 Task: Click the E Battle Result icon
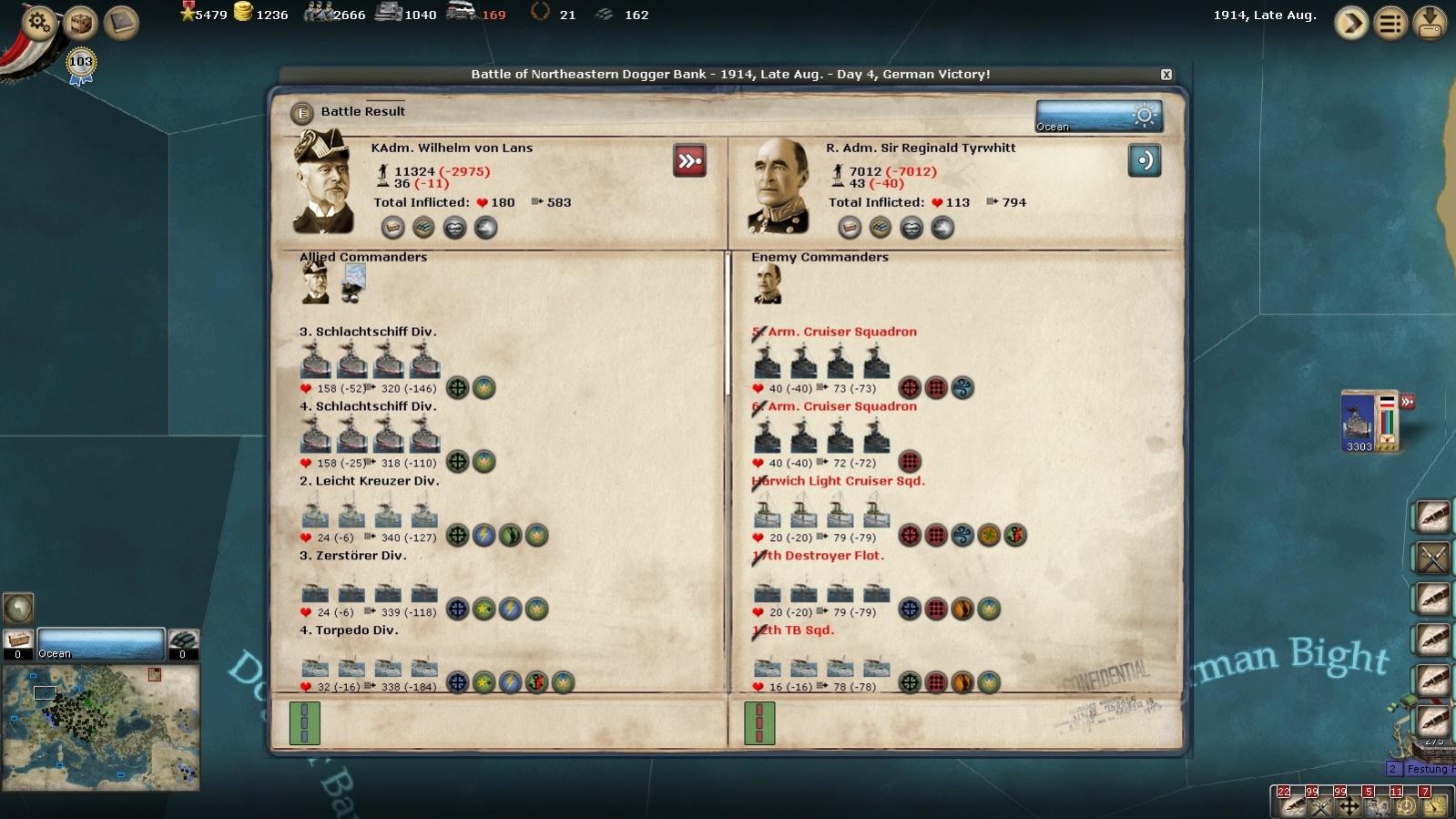[302, 113]
